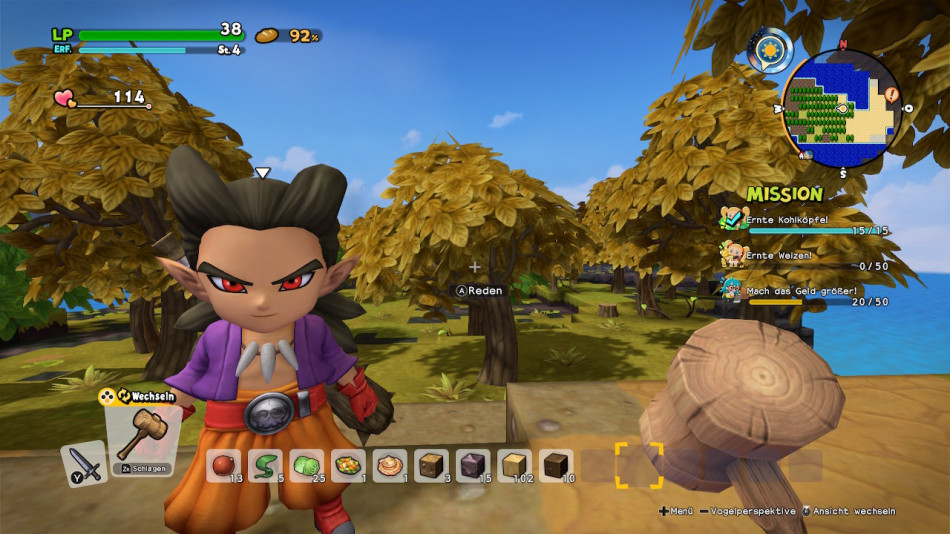The width and height of the screenshot is (950, 534).
Task: Select the cabbage stack of 25
Action: (x=307, y=465)
